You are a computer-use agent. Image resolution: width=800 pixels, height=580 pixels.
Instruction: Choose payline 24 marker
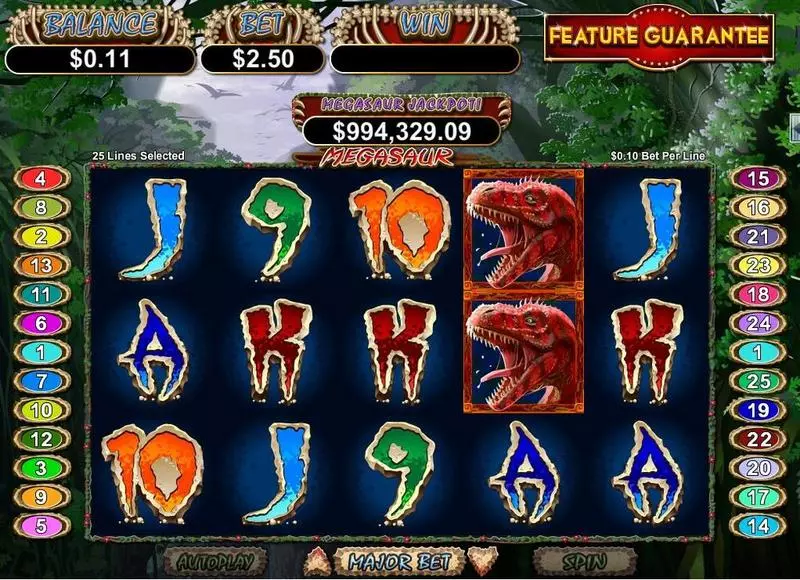[759, 323]
